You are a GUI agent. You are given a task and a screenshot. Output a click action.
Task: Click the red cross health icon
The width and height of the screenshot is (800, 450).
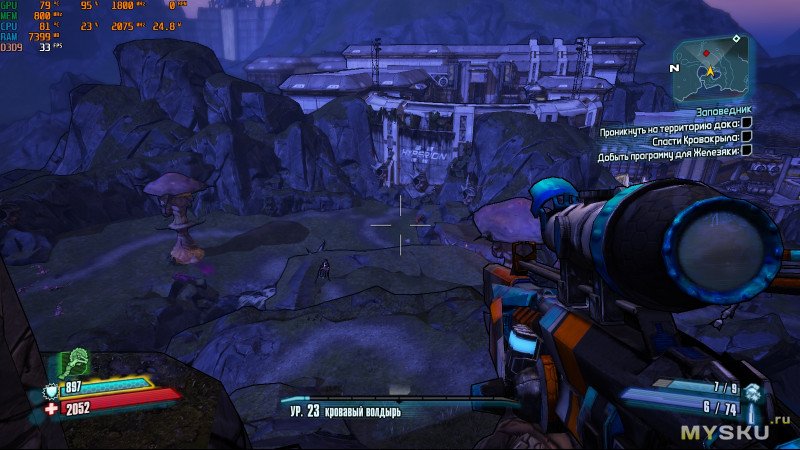click(53, 407)
